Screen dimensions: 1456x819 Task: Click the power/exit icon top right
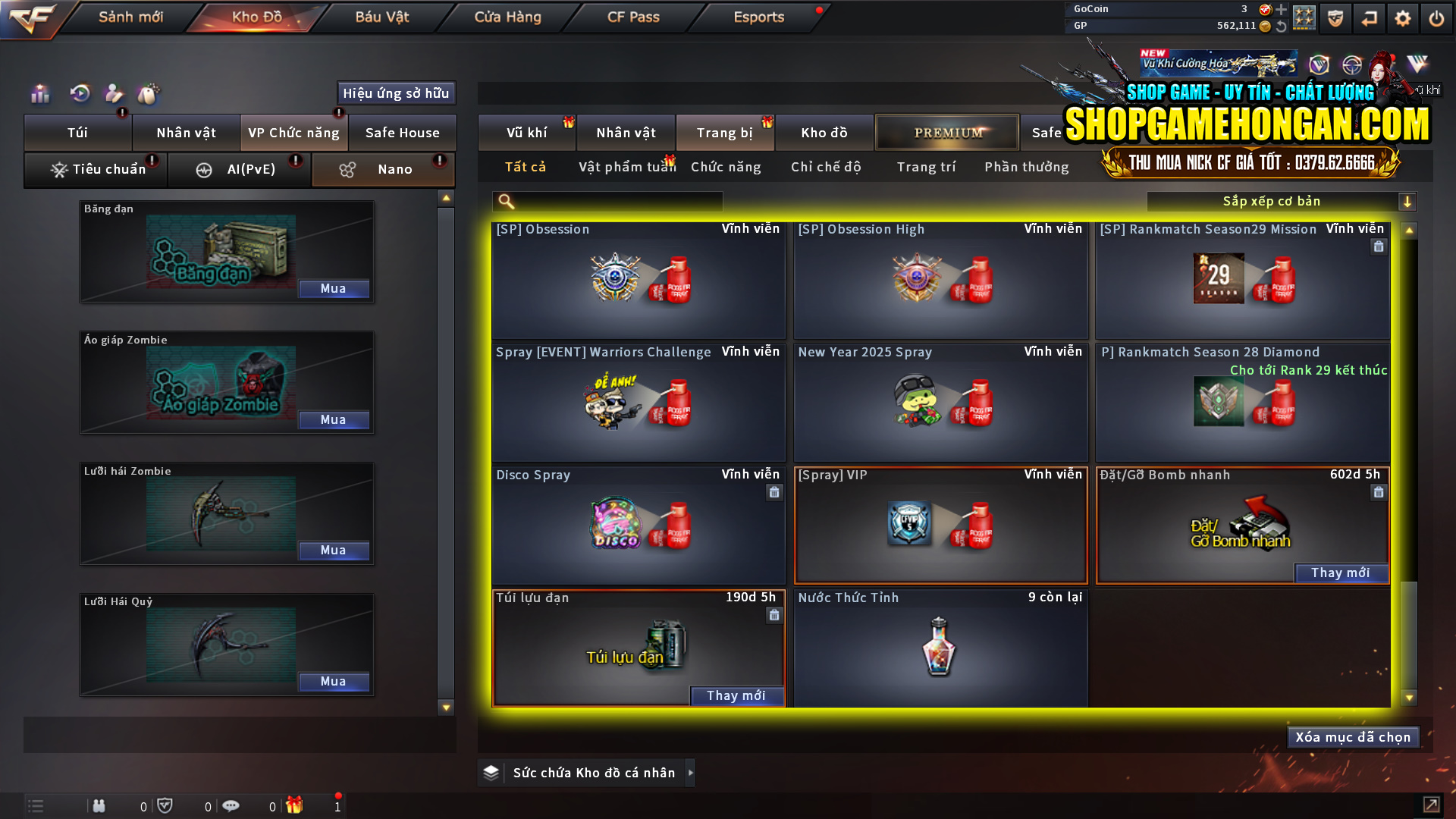click(x=1436, y=17)
